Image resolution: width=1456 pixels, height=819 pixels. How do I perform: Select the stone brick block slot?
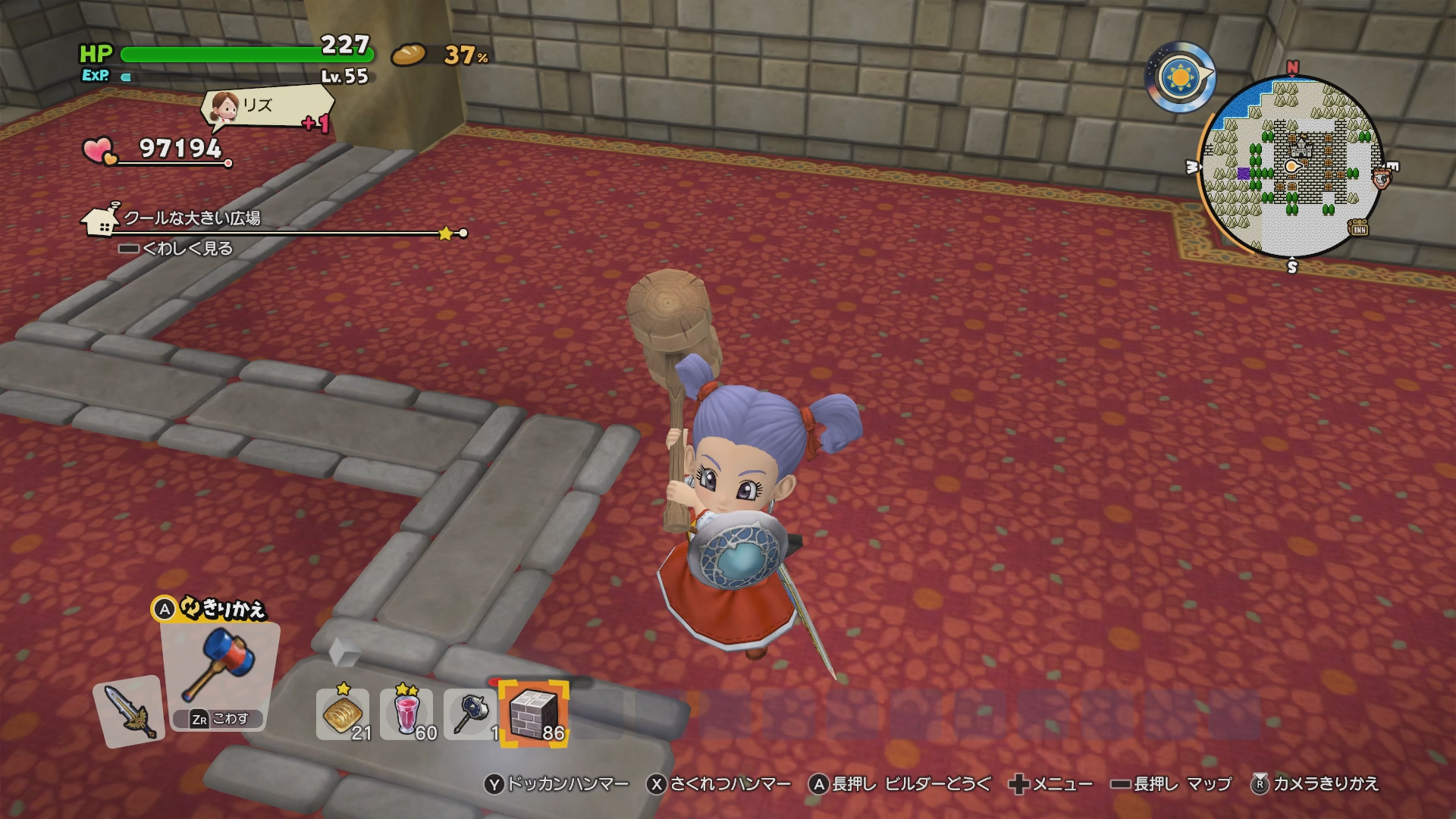click(x=535, y=714)
